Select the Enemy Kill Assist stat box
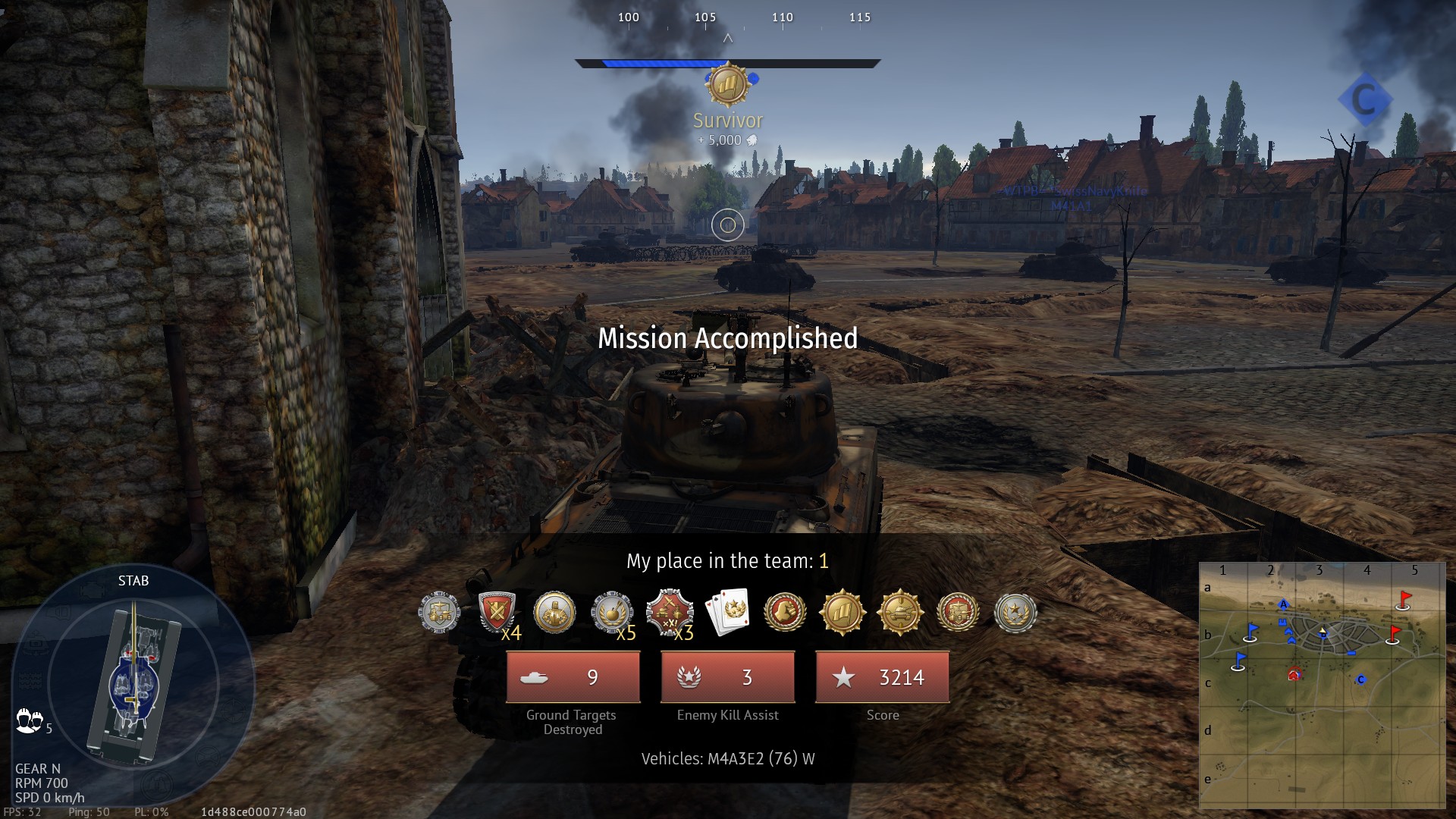 [x=728, y=677]
